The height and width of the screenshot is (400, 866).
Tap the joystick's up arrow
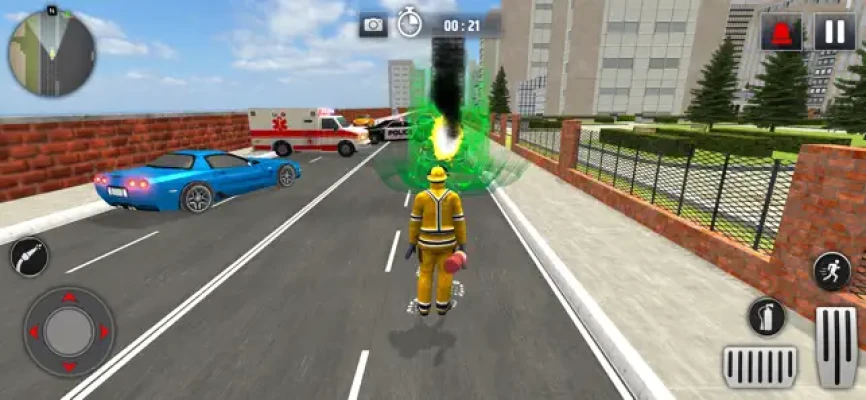coord(69,298)
